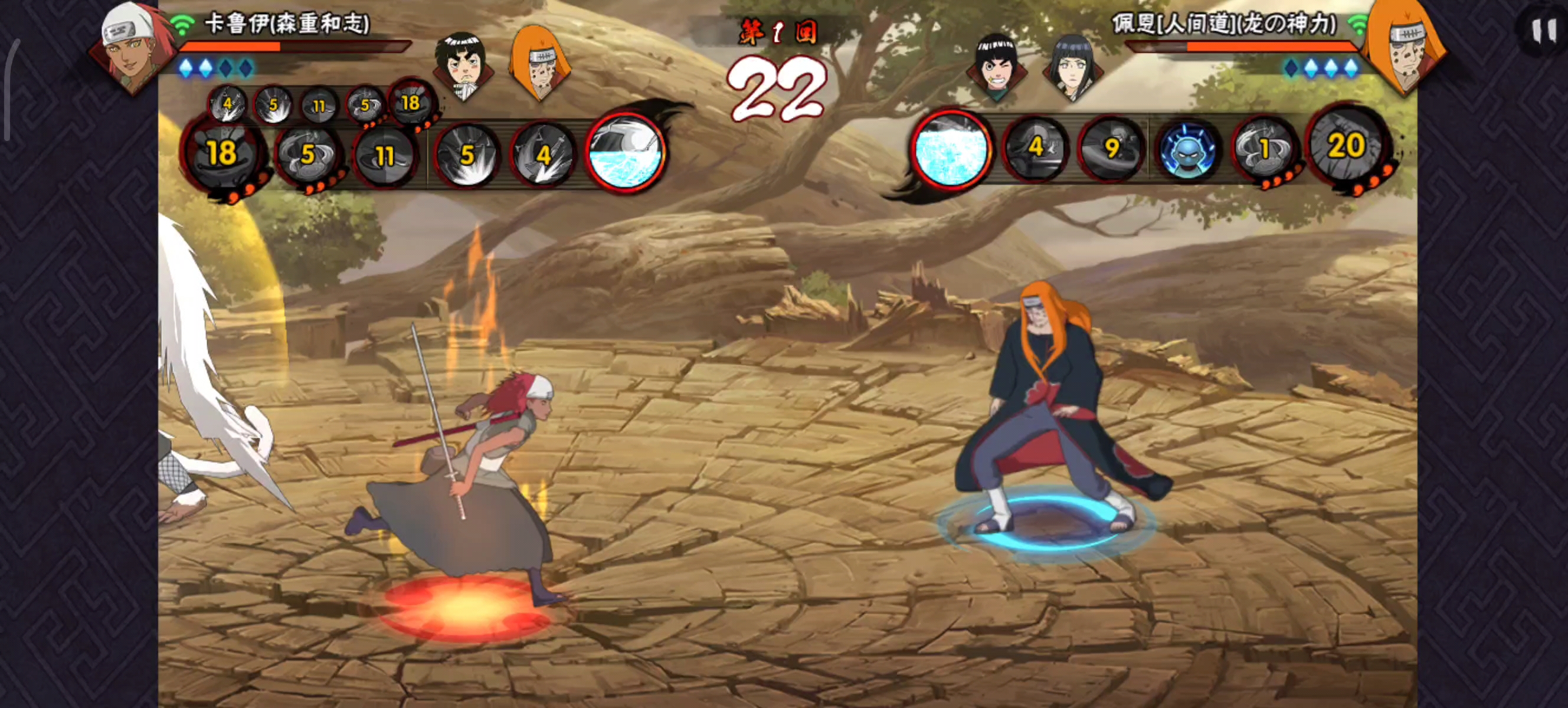Tap the large skill icon showing cooldown 18
Screen dimensions: 1568x708
[x=223, y=152]
